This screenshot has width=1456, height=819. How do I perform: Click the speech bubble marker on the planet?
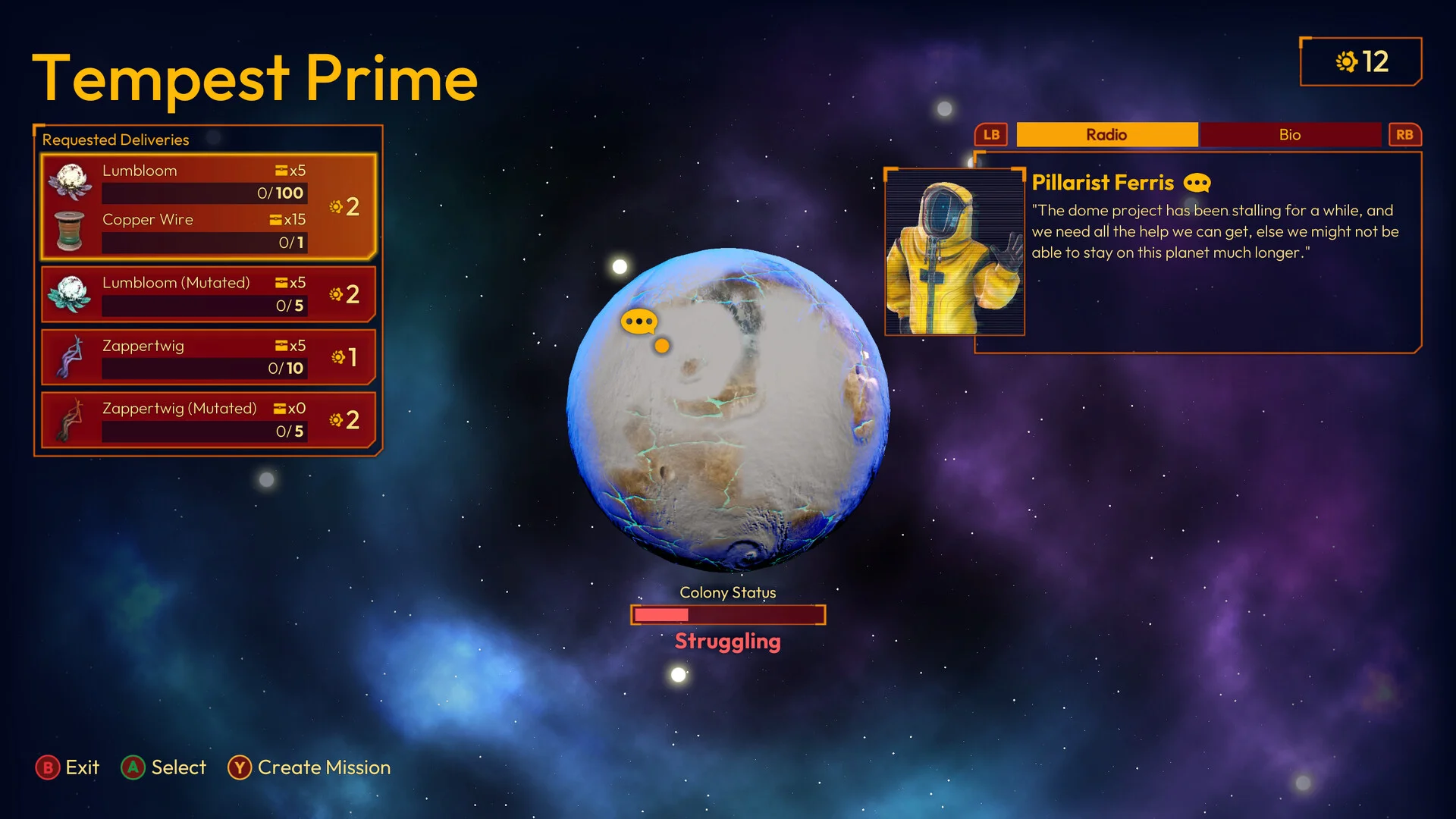coord(639,322)
